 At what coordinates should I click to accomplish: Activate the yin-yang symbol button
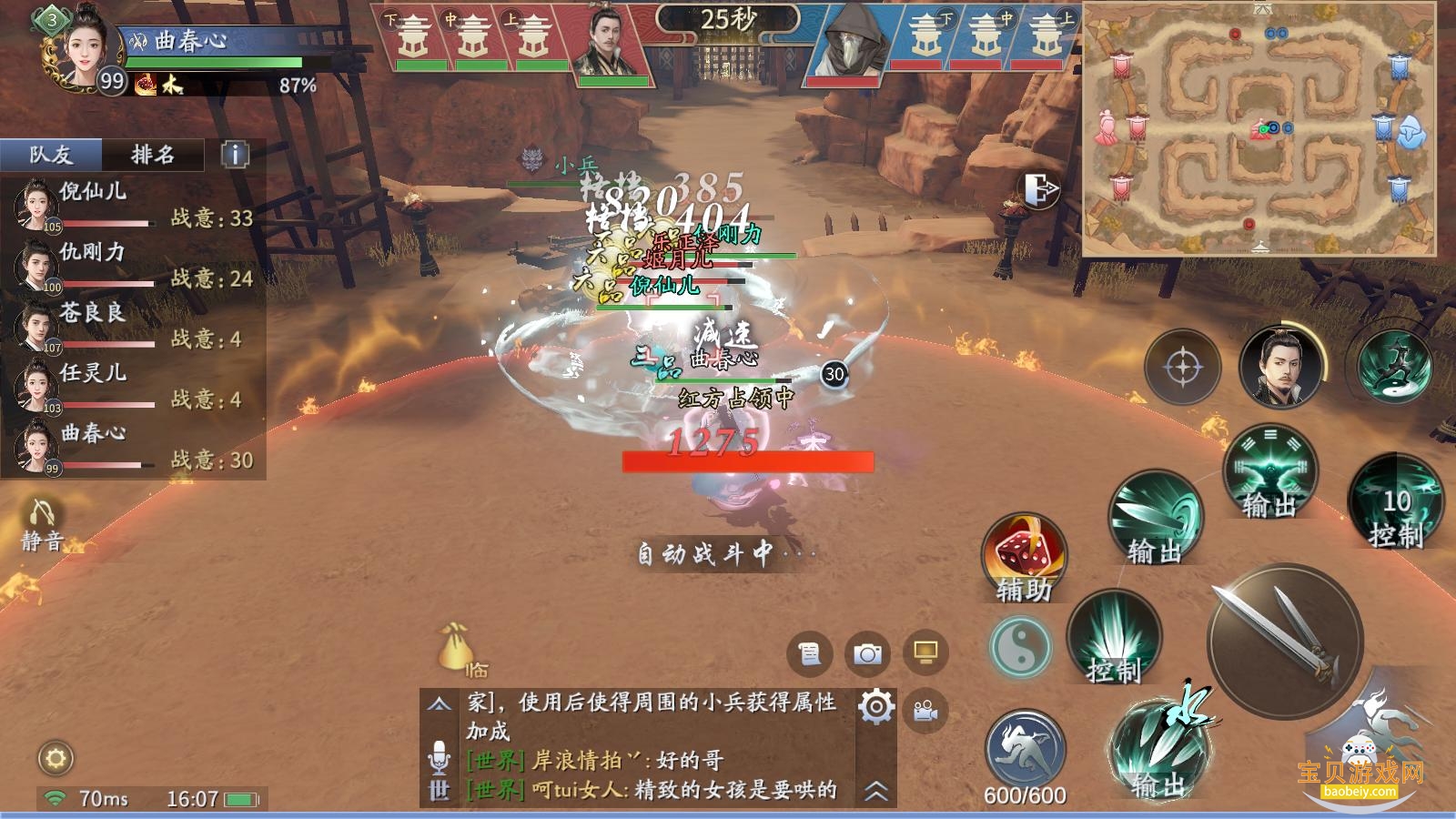[1020, 647]
